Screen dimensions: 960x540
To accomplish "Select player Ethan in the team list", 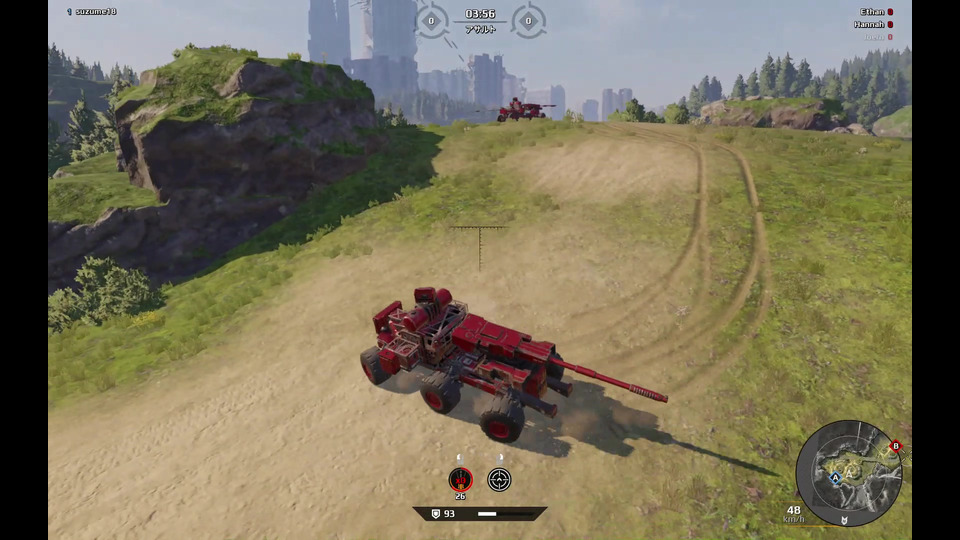I will [872, 12].
